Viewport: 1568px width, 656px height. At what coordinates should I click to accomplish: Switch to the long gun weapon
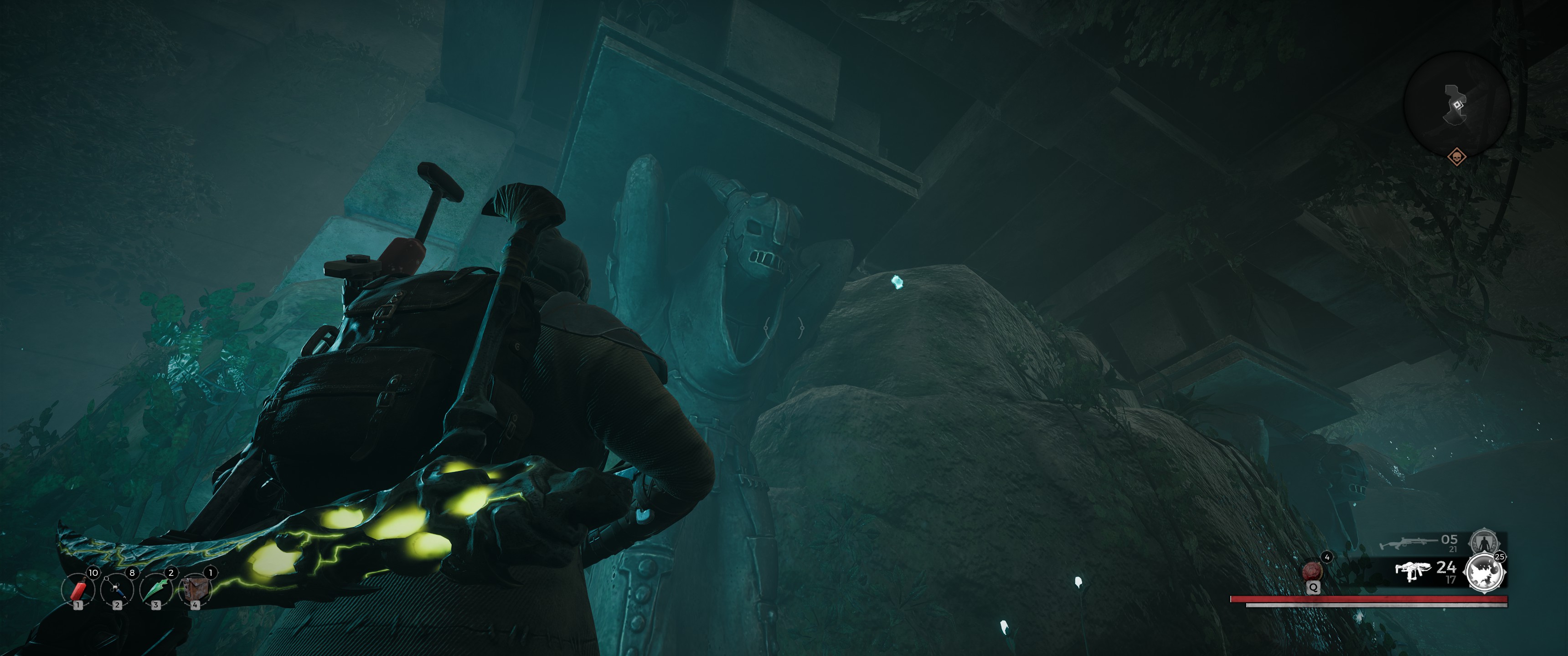pos(1407,542)
